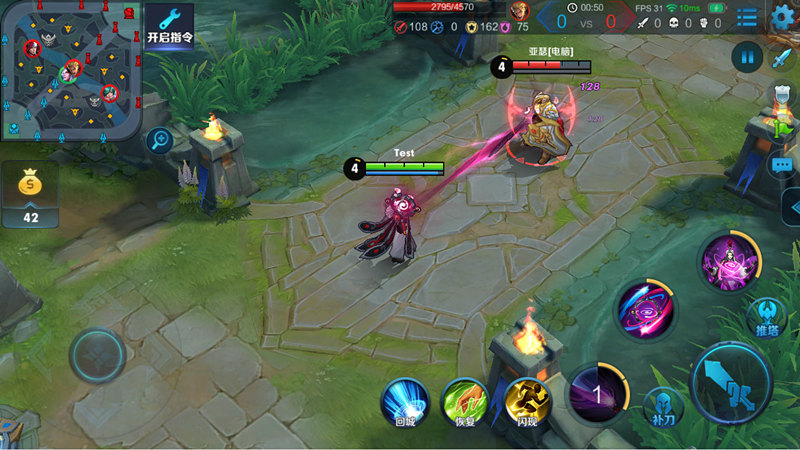Screen dimensions: 800x450
Task: Tap the green flag gather signal
Action: pos(782,129)
